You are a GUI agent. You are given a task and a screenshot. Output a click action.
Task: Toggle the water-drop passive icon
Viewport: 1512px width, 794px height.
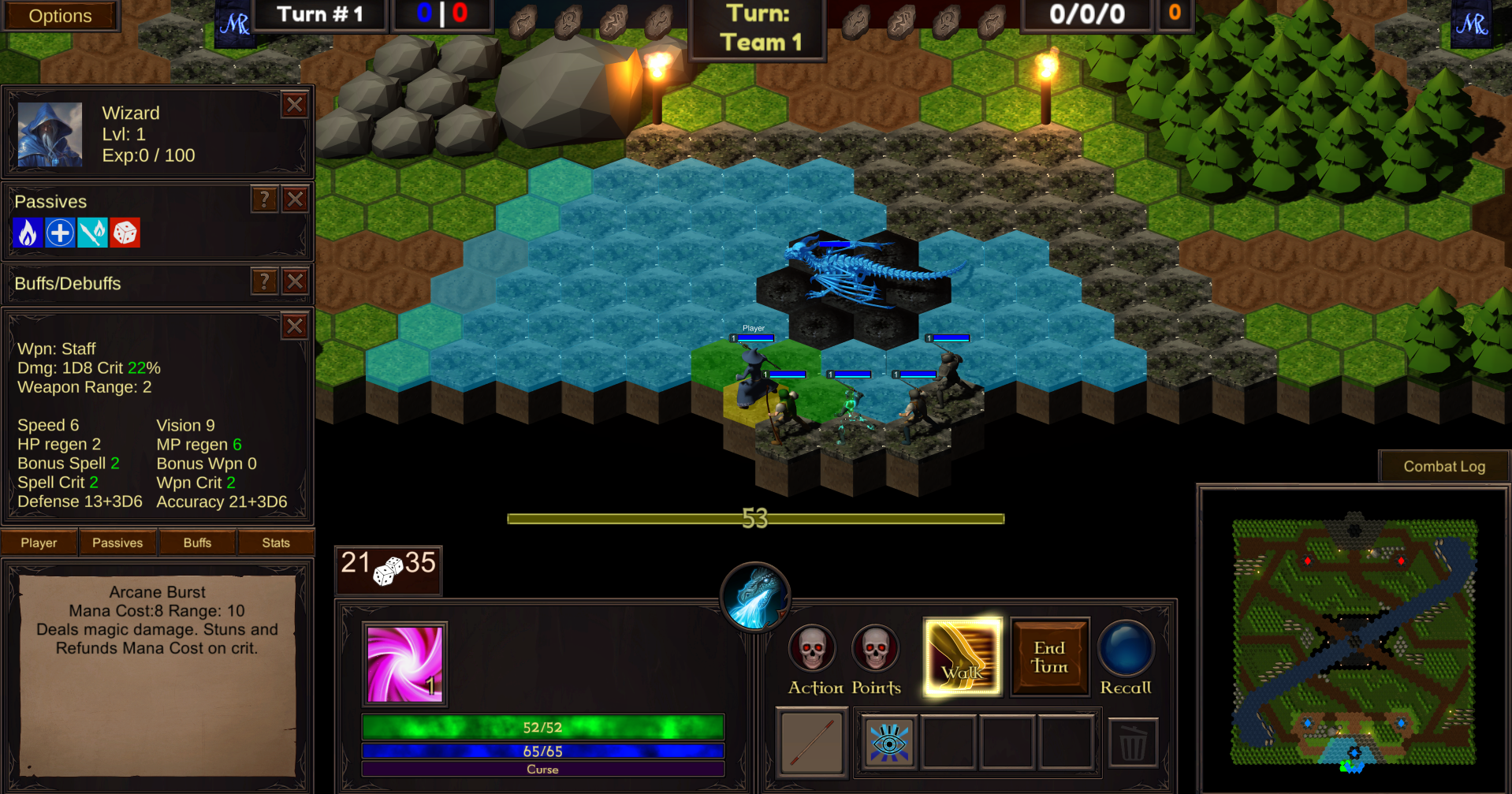pyautogui.click(x=92, y=232)
